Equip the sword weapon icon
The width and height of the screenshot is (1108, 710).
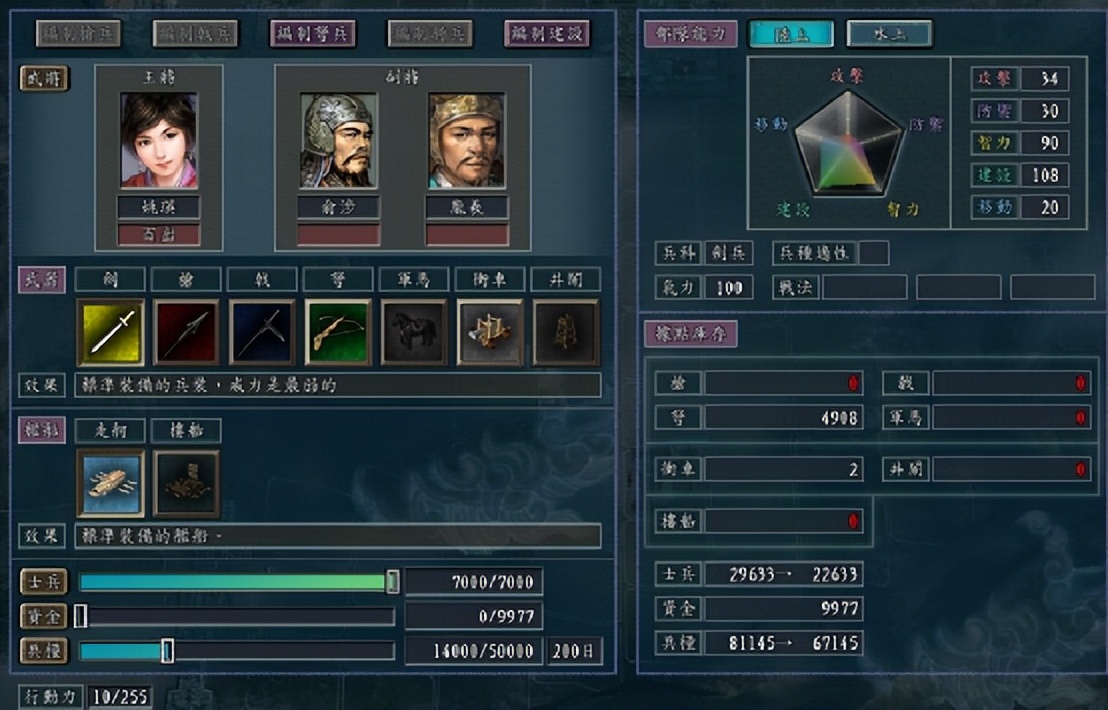pos(111,332)
